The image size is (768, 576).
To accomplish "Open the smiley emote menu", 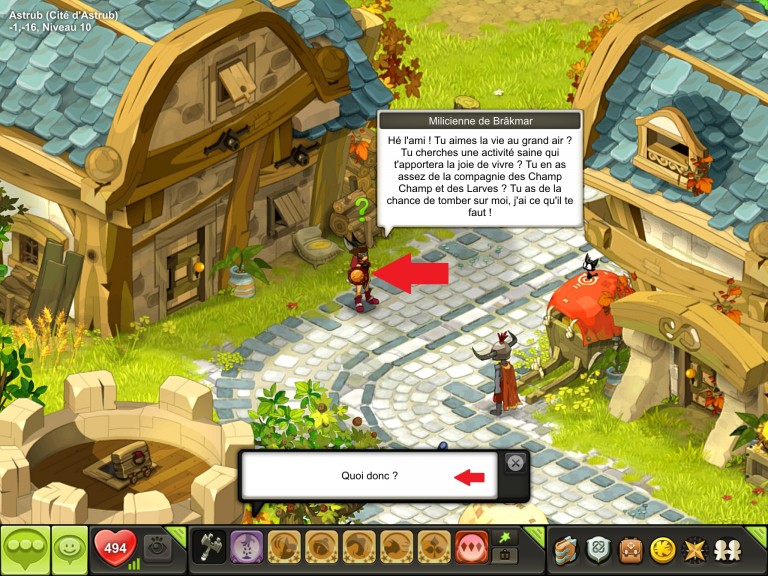I will 69,549.
